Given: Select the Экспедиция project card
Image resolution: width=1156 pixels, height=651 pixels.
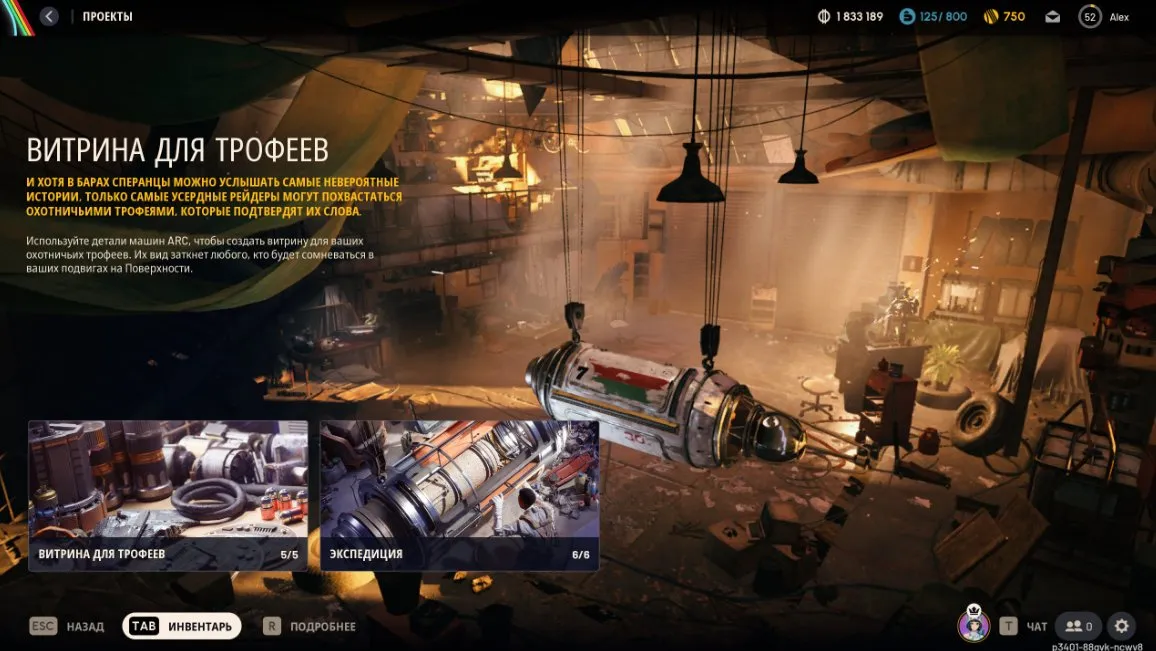Looking at the screenshot, I should tap(459, 495).
